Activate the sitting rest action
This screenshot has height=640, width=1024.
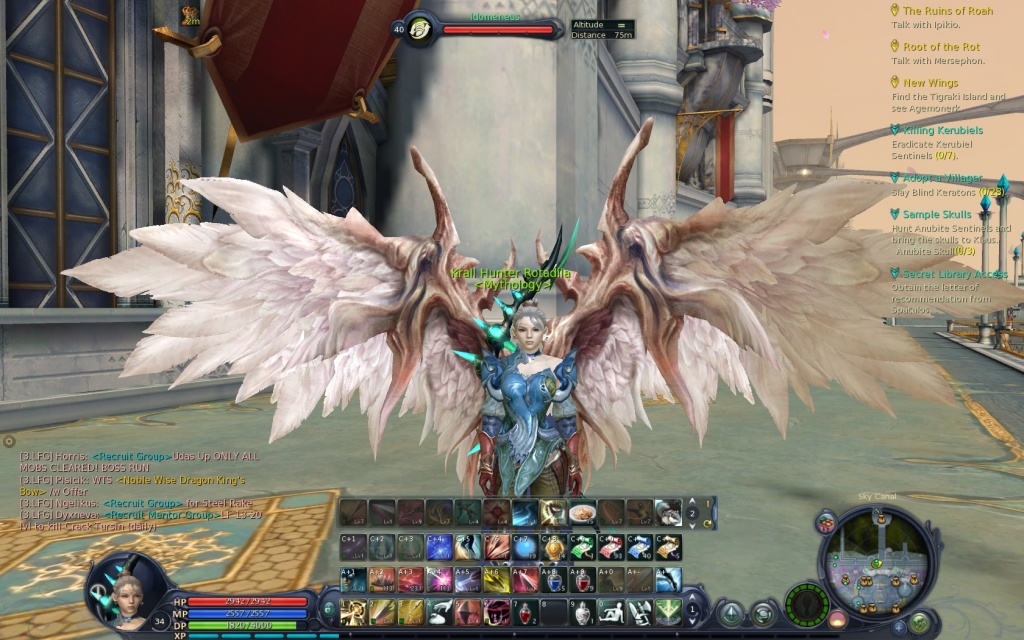(x=611, y=612)
